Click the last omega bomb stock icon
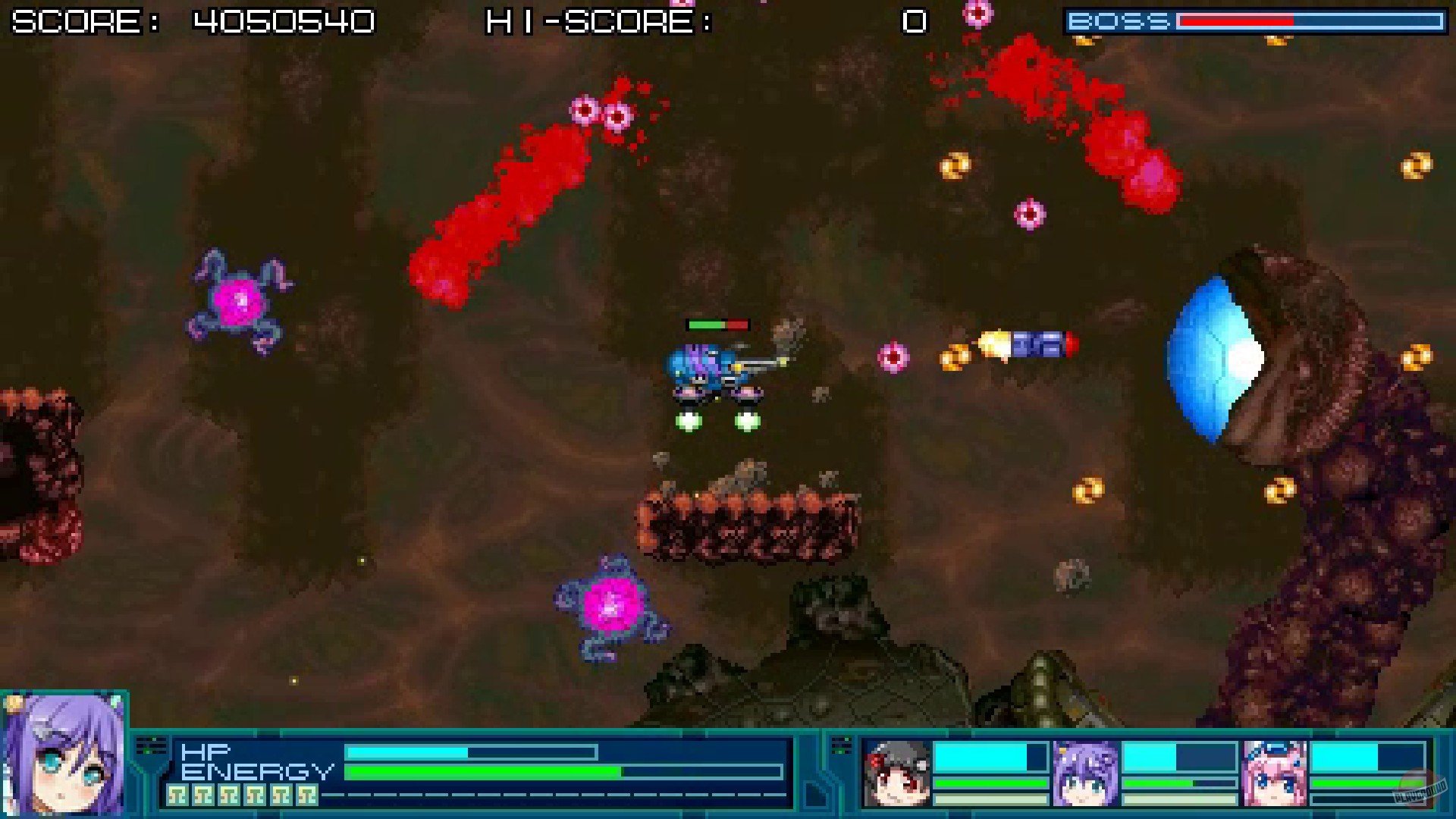The height and width of the screenshot is (819, 1456). coord(306,795)
